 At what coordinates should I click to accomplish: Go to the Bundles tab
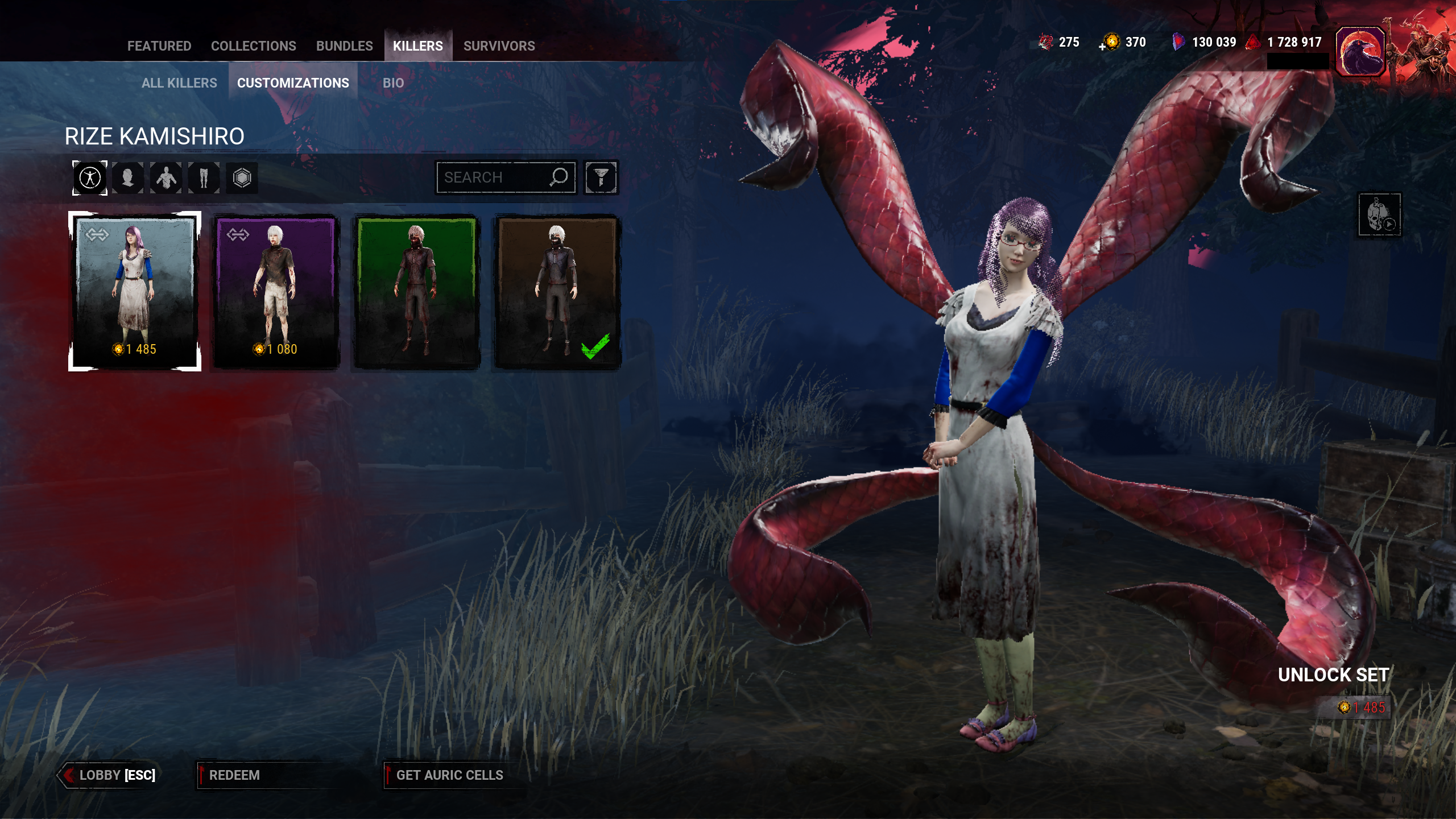[344, 46]
